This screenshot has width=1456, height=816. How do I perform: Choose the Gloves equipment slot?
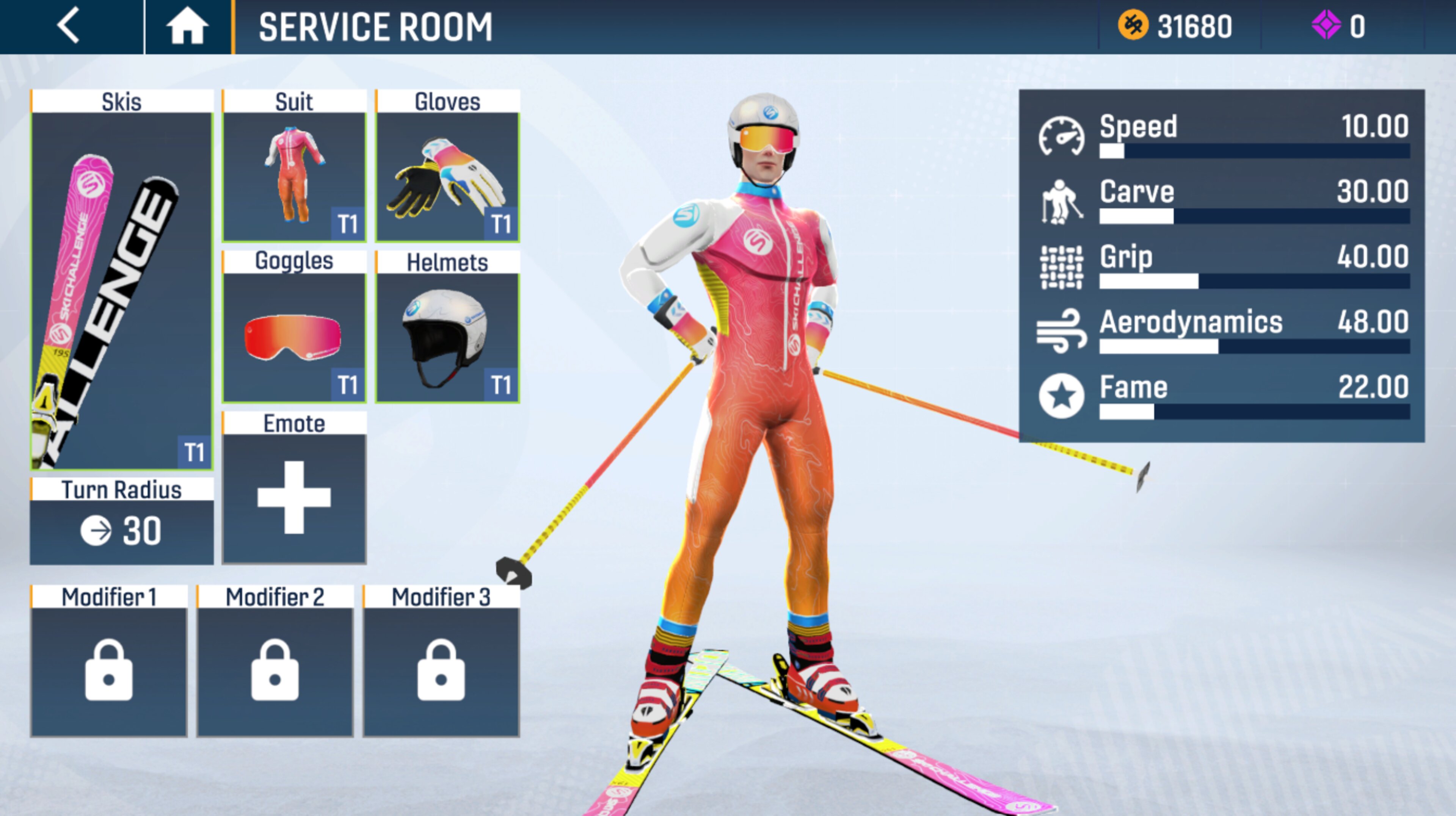tap(447, 176)
